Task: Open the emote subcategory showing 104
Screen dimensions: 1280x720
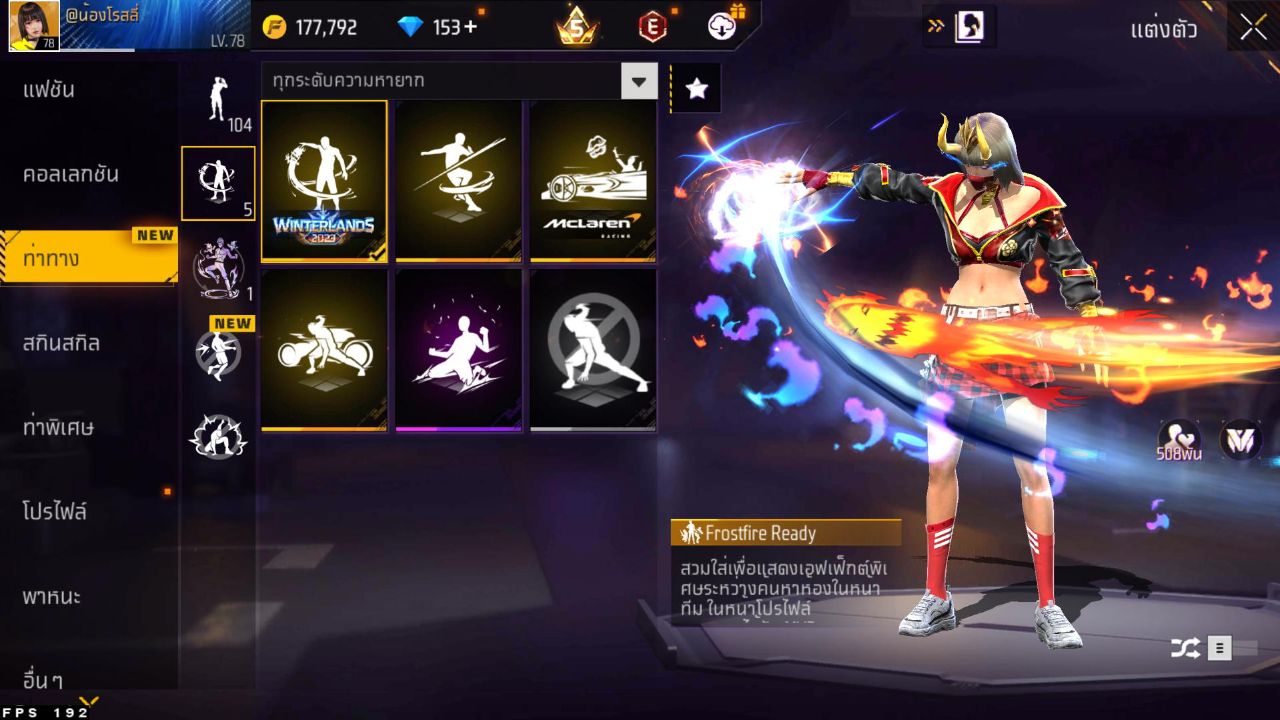Action: (x=218, y=102)
